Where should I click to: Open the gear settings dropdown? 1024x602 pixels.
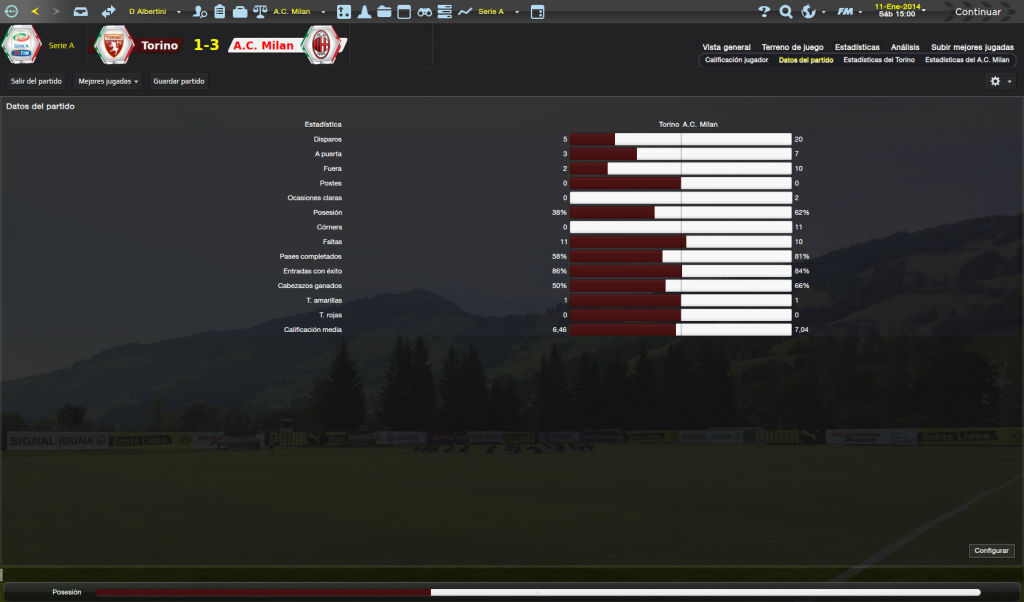click(x=1000, y=81)
